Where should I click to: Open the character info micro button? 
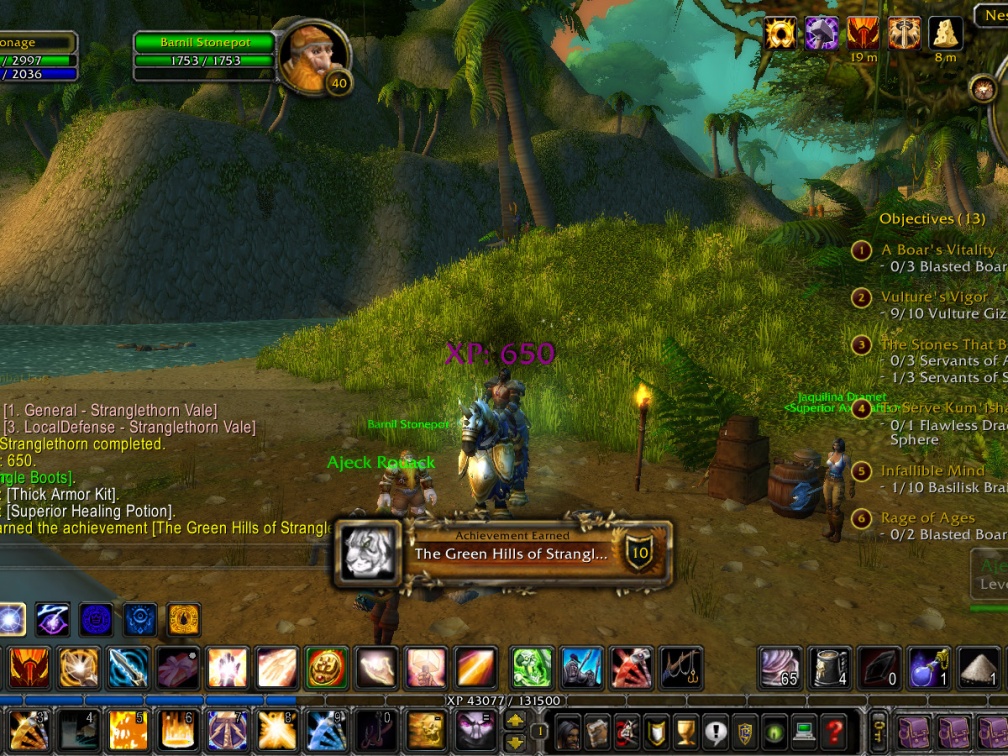click(x=566, y=730)
